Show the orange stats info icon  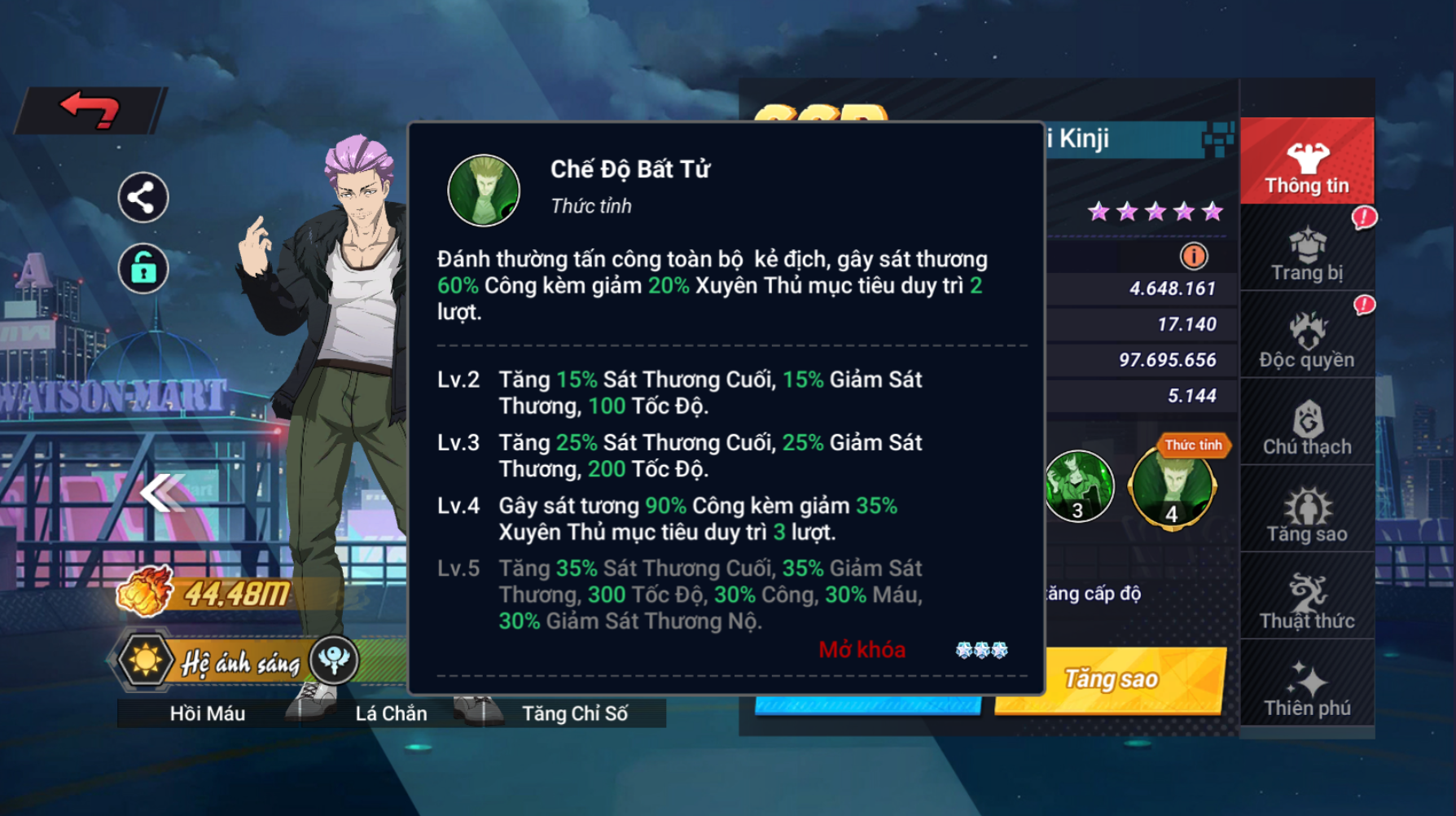coord(1194,257)
